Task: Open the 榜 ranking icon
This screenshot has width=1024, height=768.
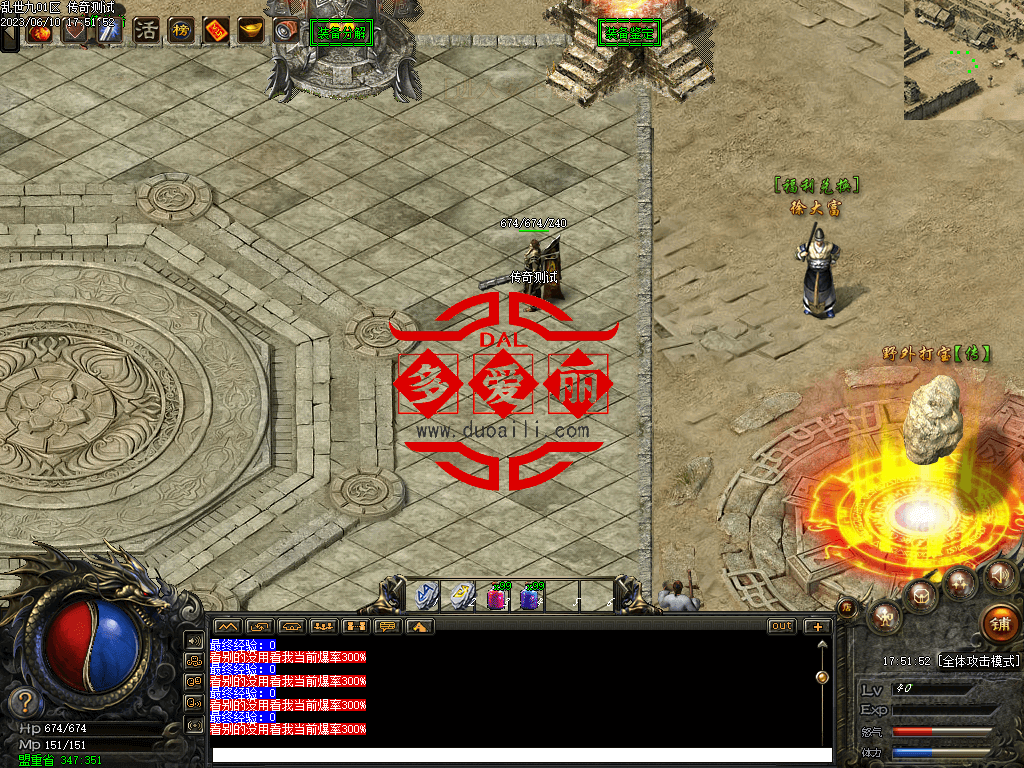Action: tap(181, 30)
